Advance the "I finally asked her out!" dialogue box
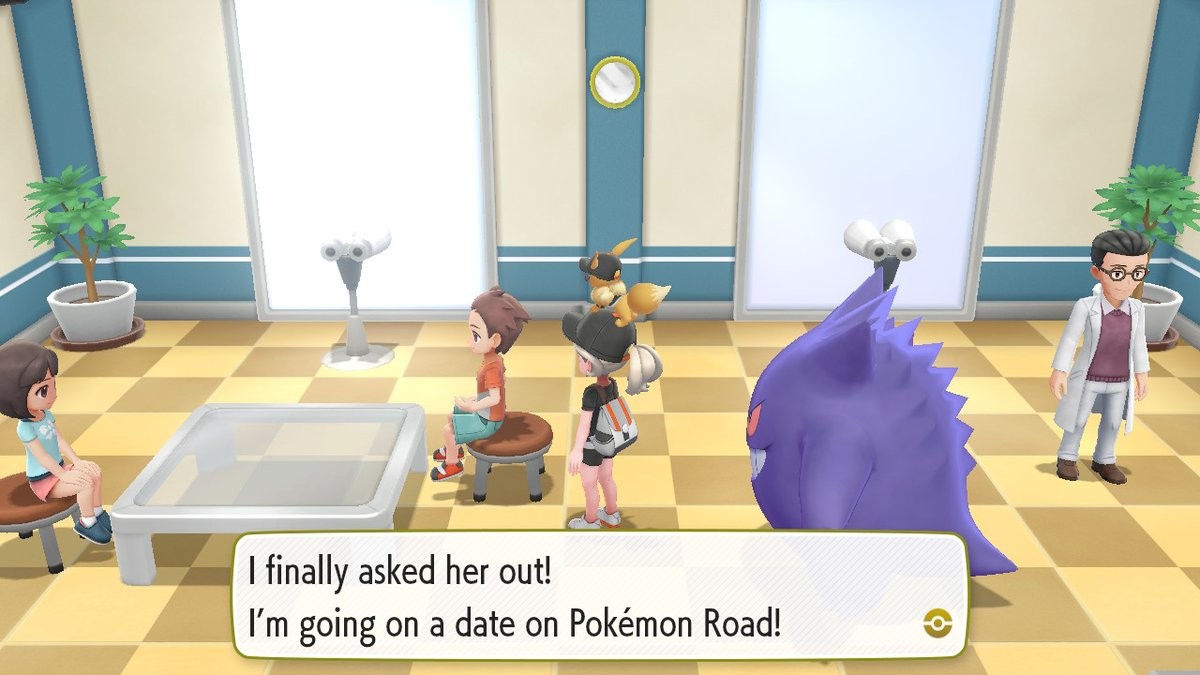Viewport: 1200px width, 675px height. 600,595
